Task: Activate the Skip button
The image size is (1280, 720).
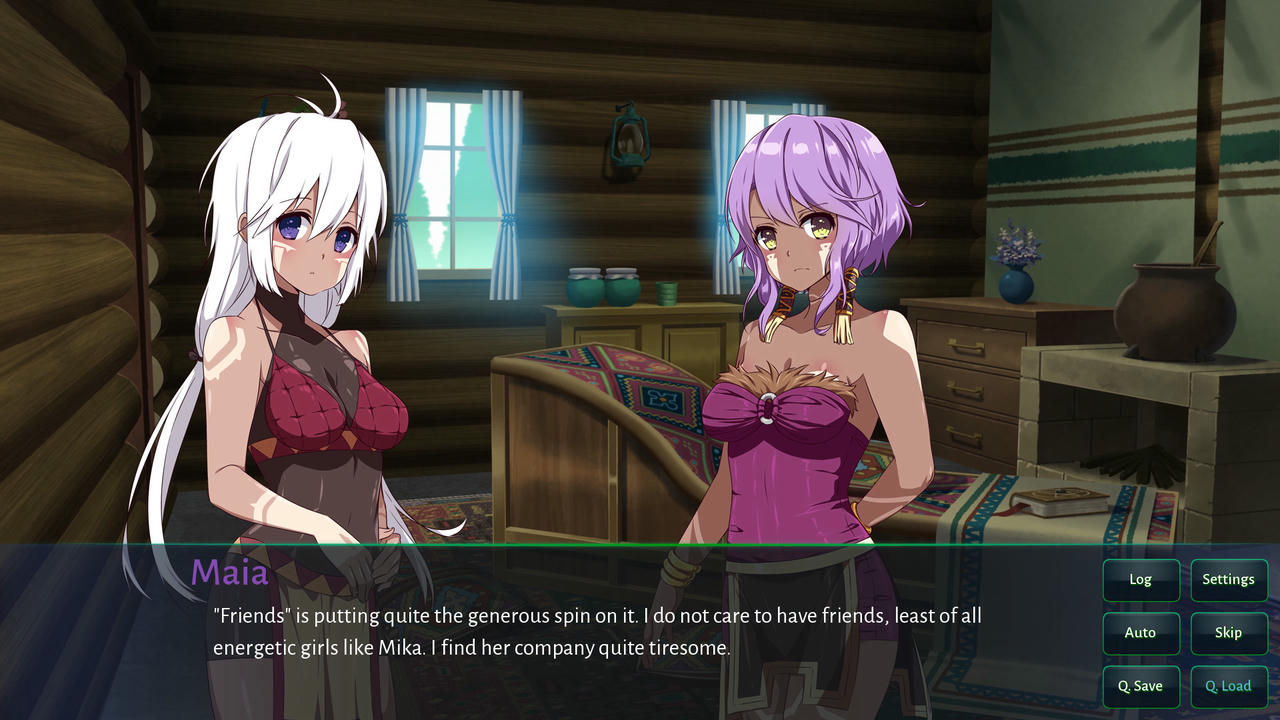Action: [1228, 633]
